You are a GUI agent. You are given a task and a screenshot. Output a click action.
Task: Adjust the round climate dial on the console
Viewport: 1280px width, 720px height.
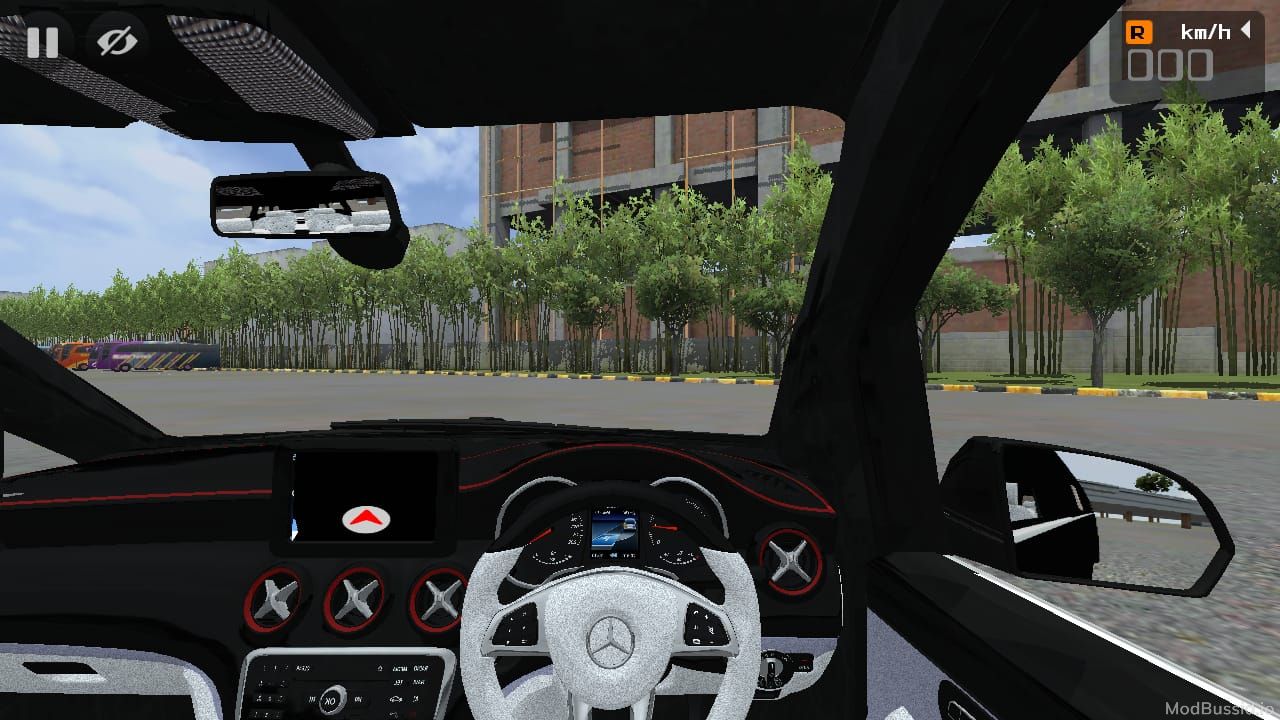(332, 700)
